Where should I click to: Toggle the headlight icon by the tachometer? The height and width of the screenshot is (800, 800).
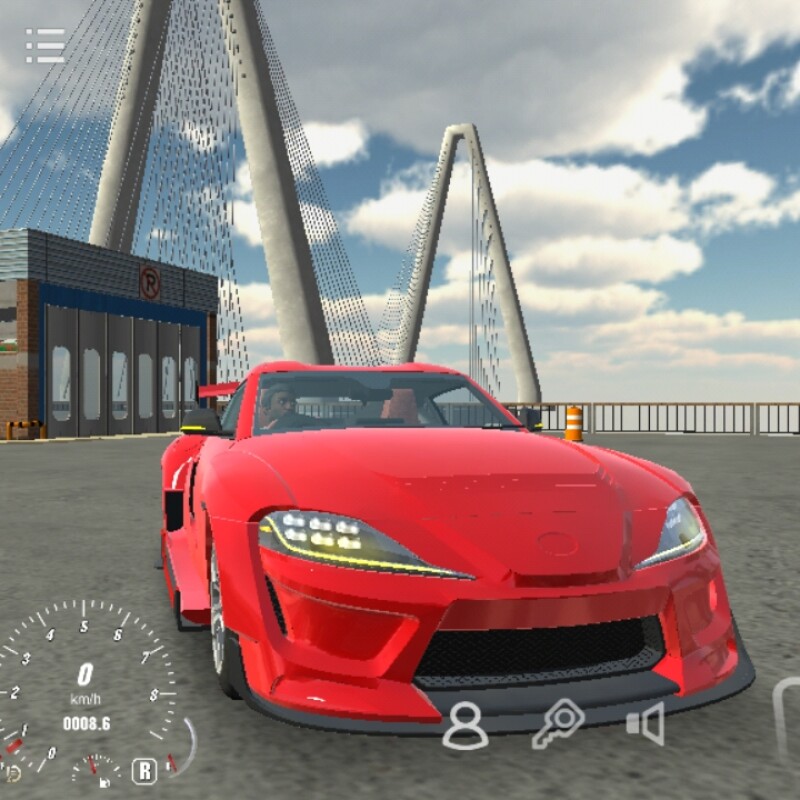click(x=12, y=772)
